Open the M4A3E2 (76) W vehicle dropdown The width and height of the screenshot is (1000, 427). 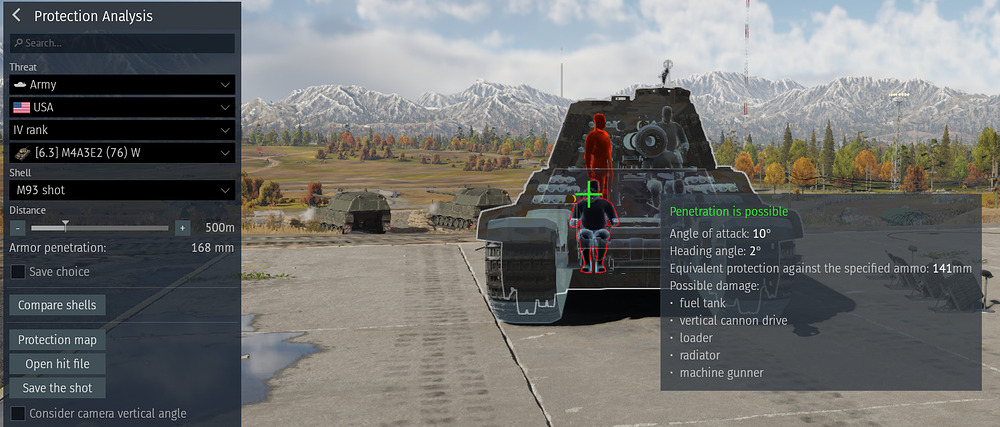coord(122,152)
